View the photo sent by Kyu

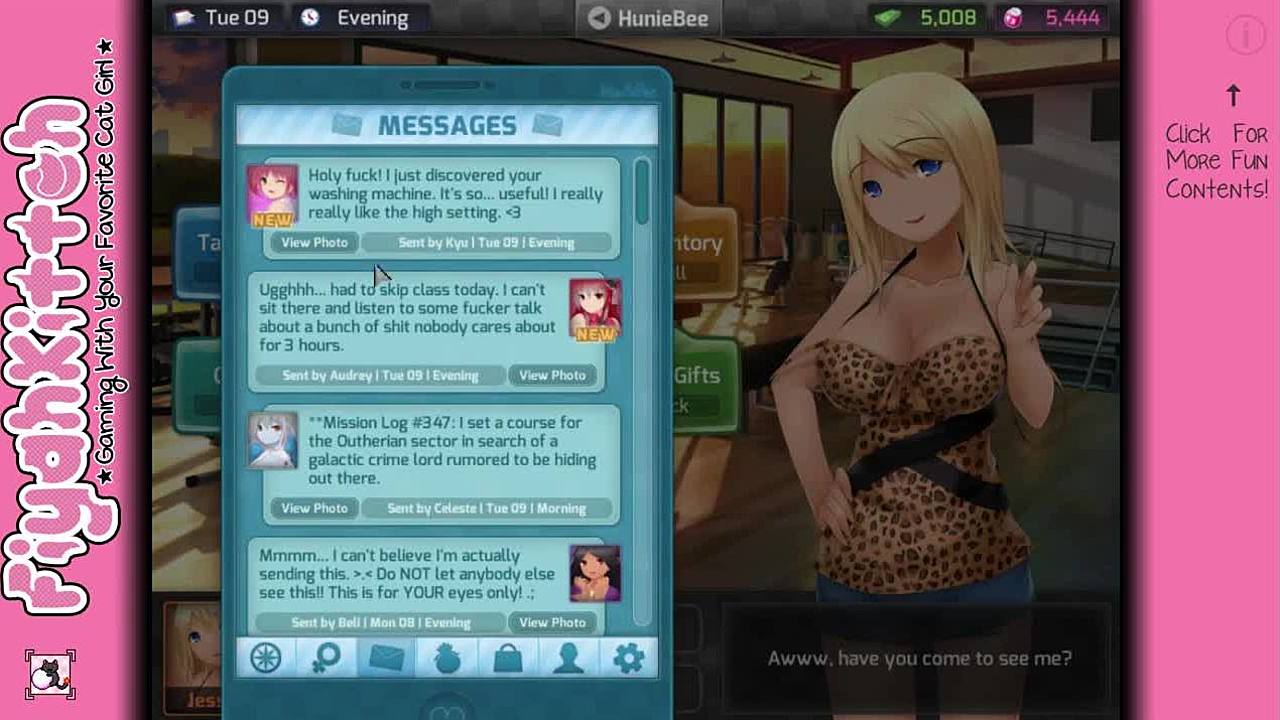pyautogui.click(x=314, y=243)
